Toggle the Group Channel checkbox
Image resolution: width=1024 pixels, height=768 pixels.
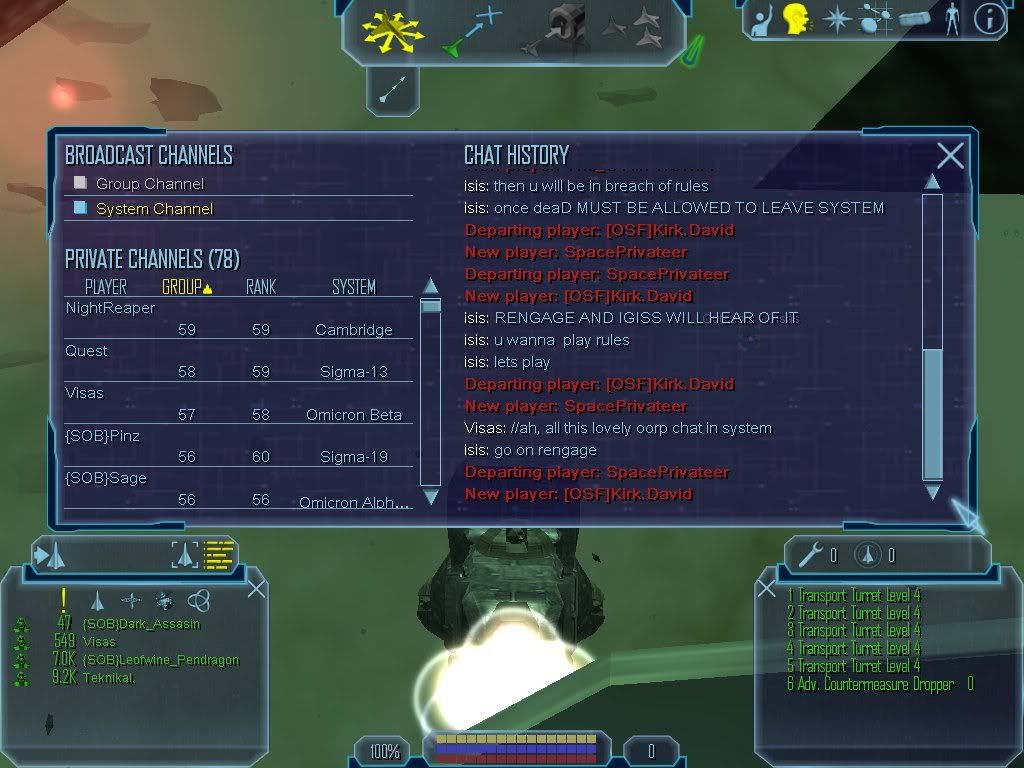click(81, 183)
